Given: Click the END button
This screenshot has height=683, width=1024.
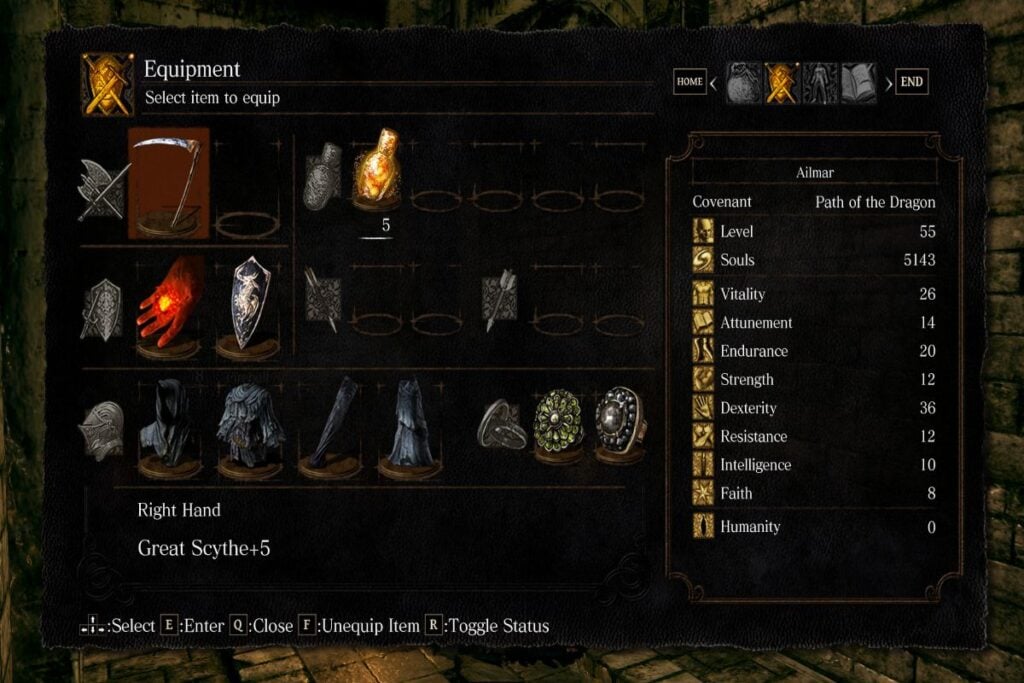Looking at the screenshot, I should click(911, 82).
